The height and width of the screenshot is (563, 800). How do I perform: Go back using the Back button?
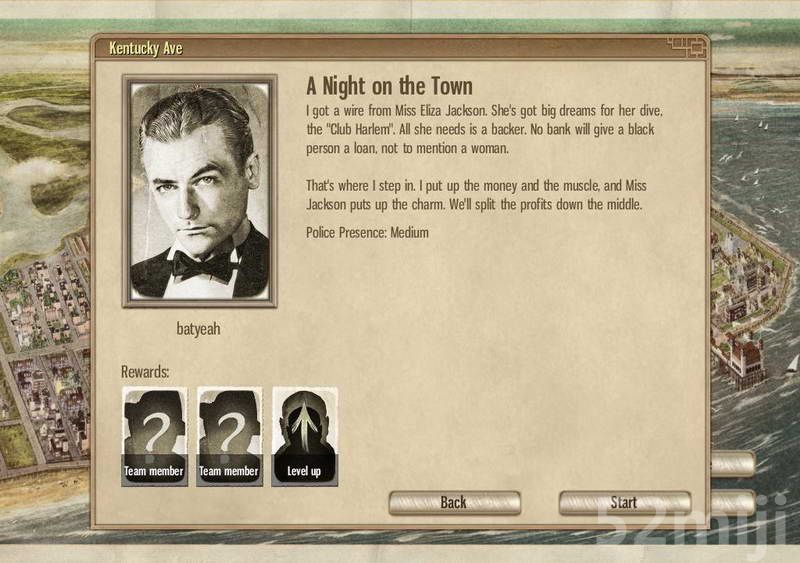(x=454, y=502)
